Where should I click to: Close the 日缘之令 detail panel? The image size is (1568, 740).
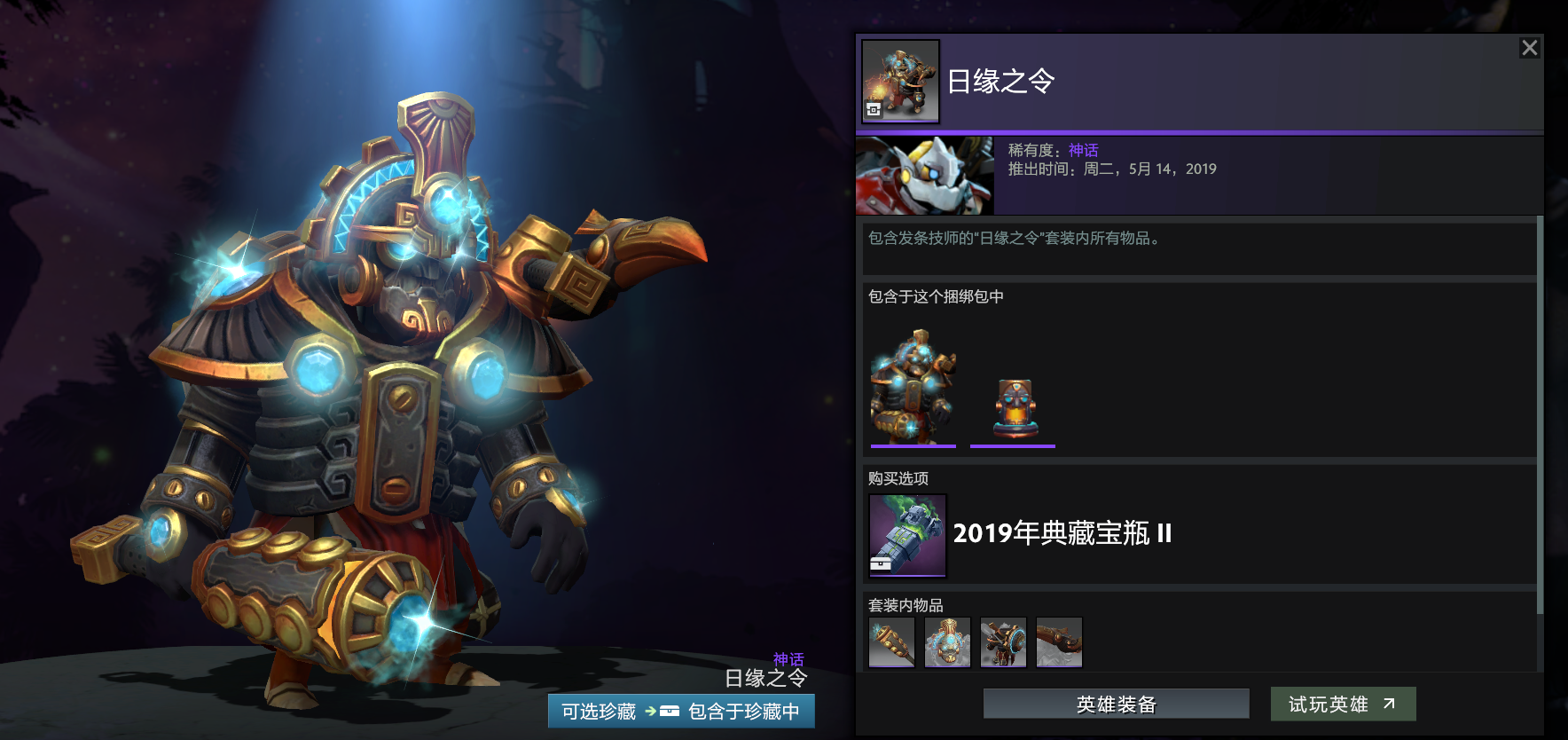coord(1529,48)
